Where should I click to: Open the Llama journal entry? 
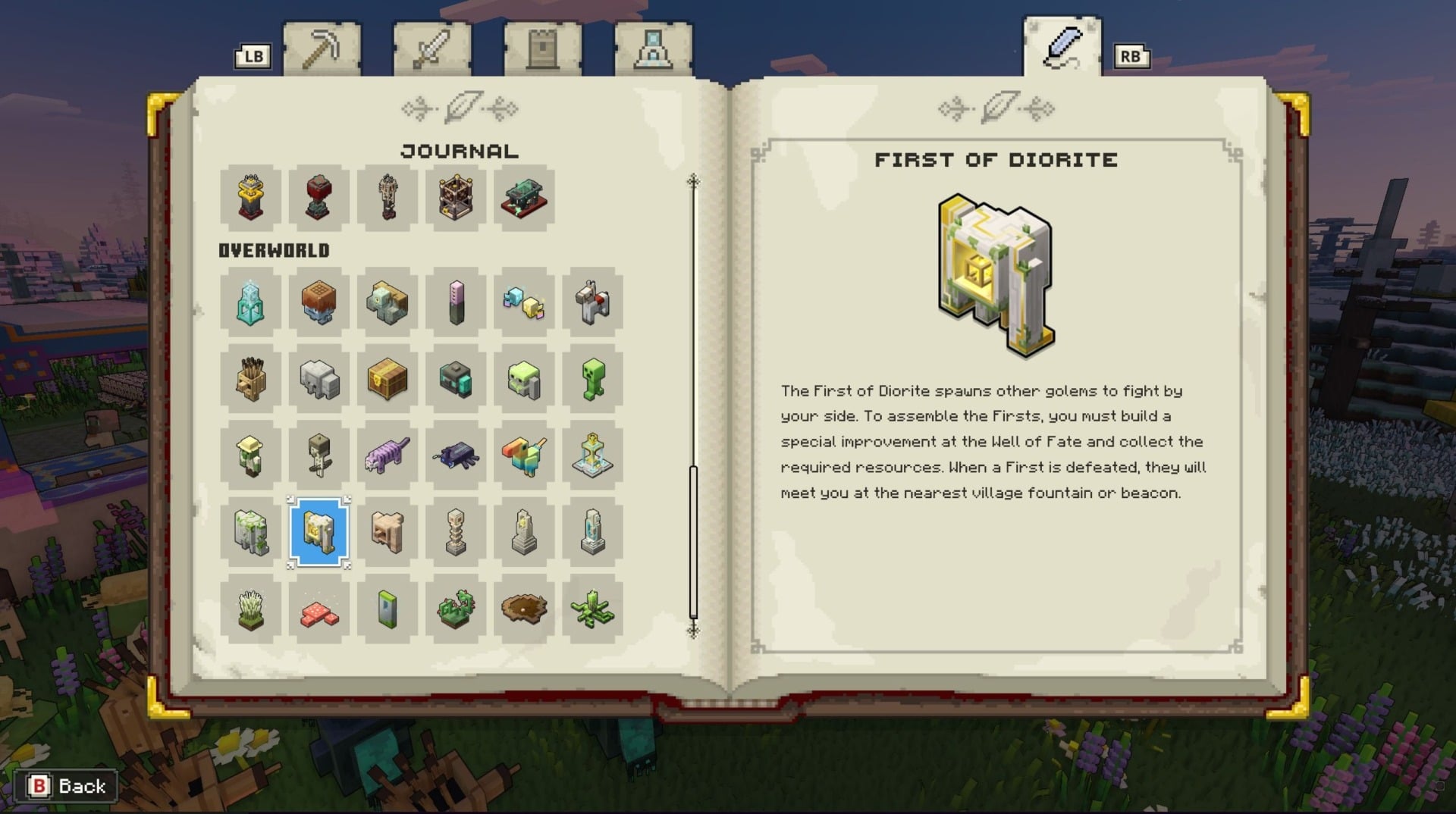pos(591,303)
